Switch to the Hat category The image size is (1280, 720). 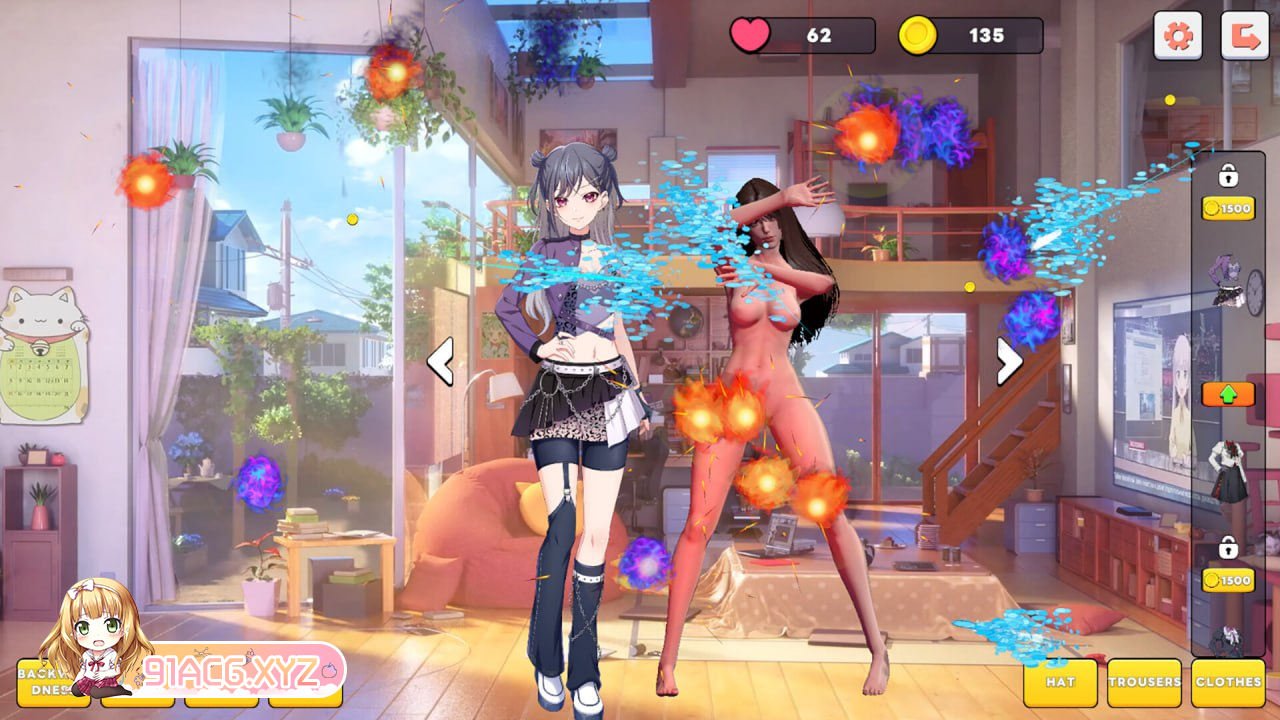[1060, 682]
